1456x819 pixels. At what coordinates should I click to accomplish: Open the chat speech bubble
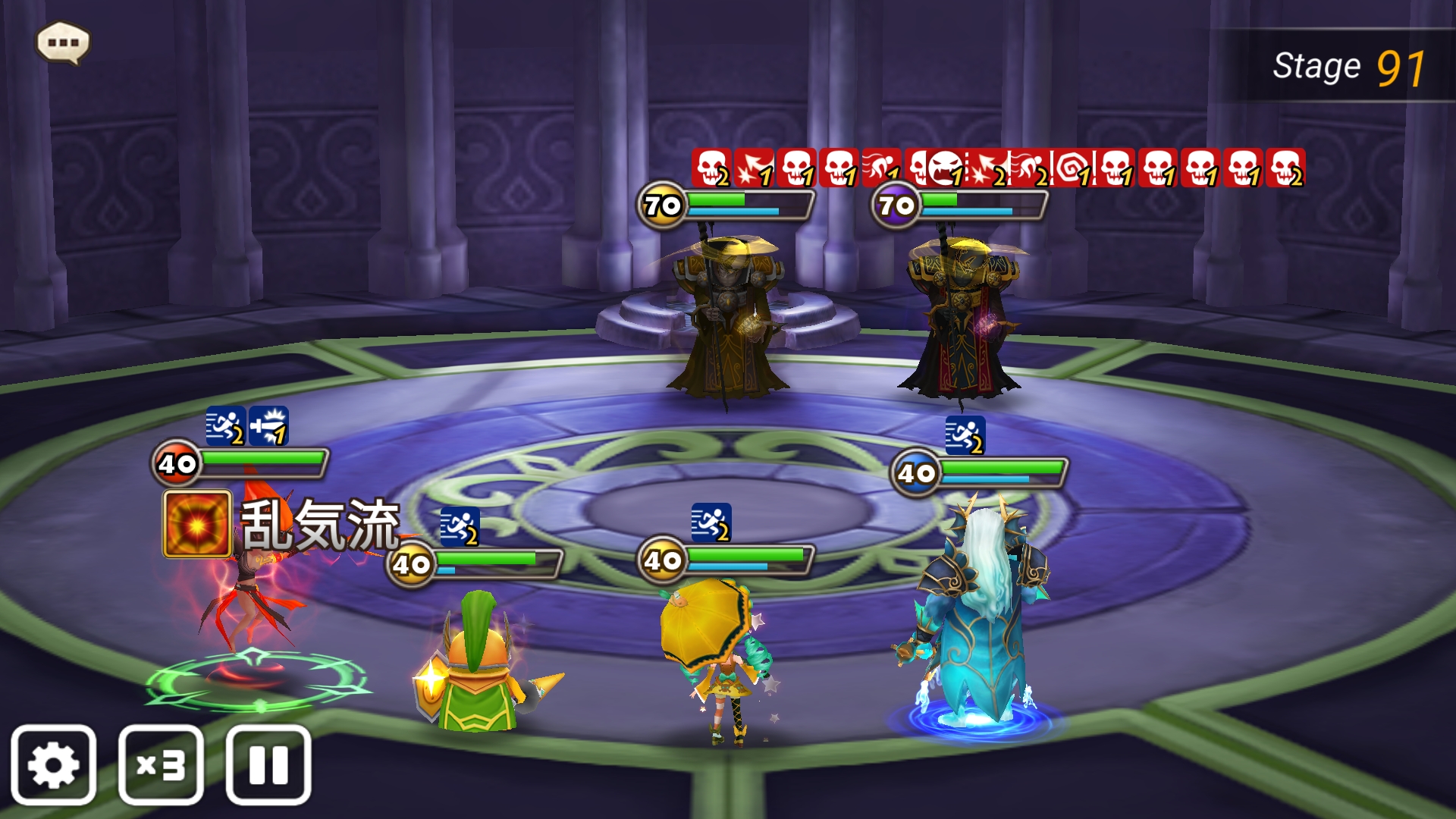(63, 42)
